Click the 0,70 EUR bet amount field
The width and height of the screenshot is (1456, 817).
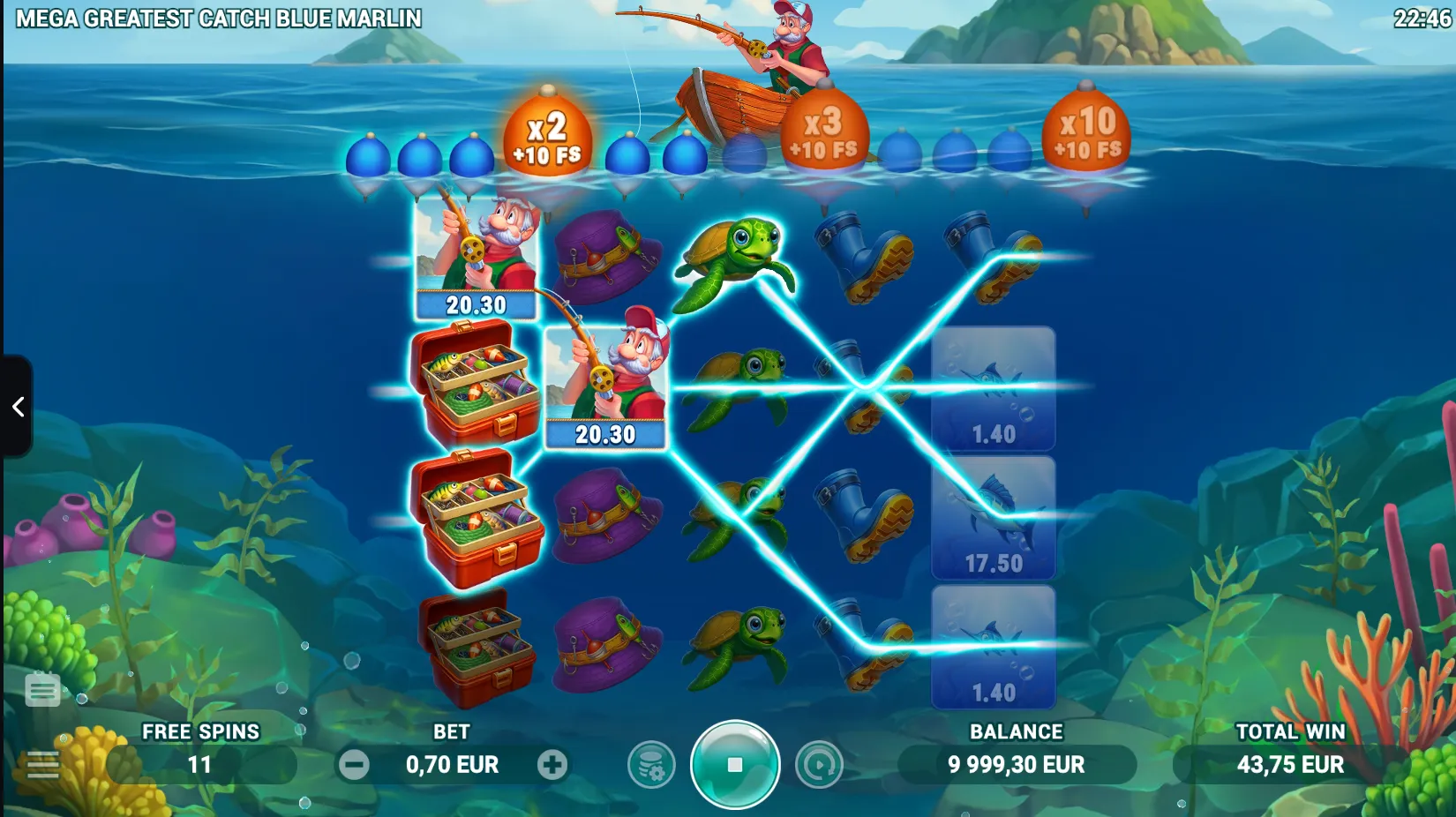454,765
